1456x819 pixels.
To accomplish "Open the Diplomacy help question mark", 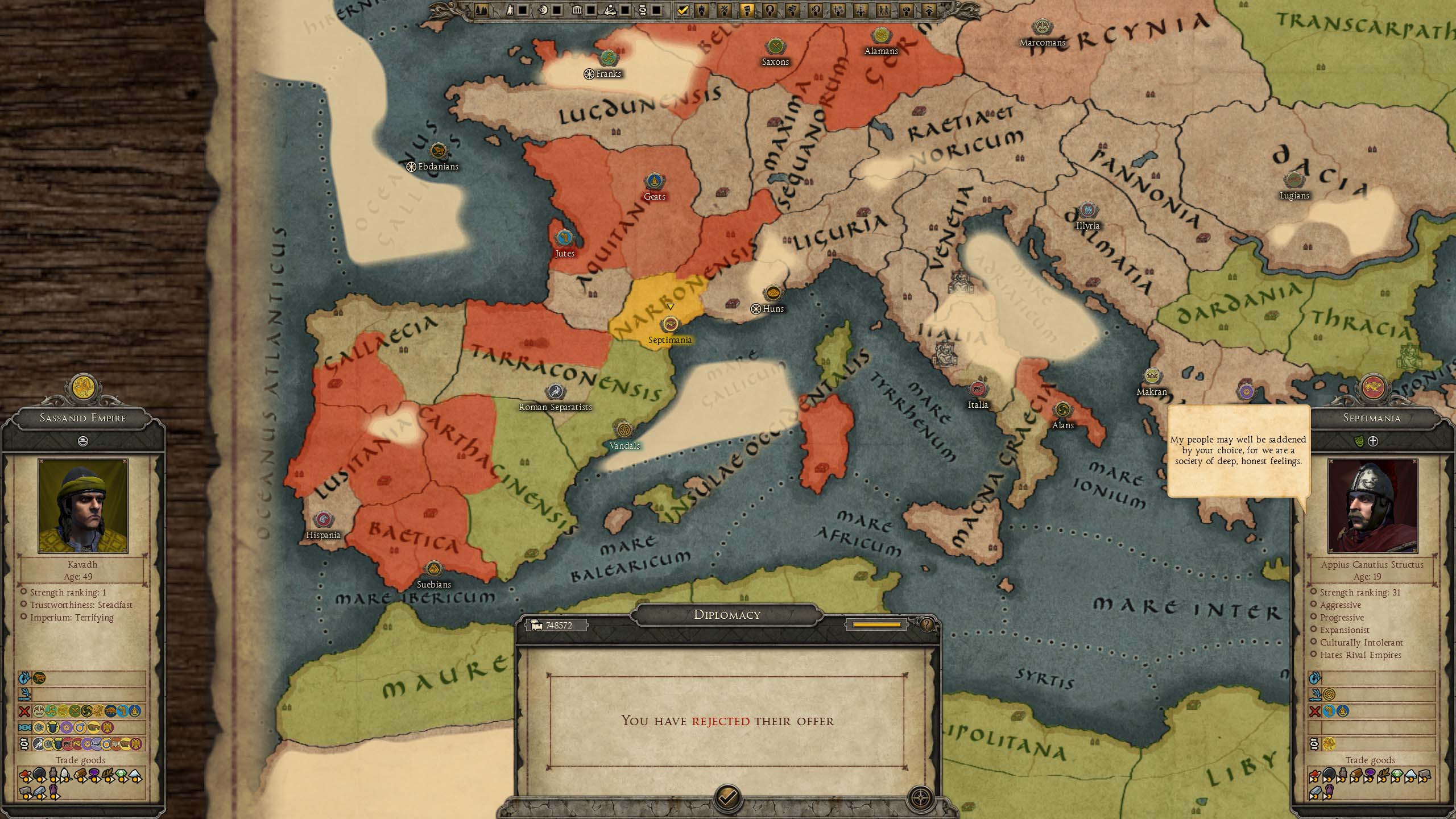I will click(926, 625).
